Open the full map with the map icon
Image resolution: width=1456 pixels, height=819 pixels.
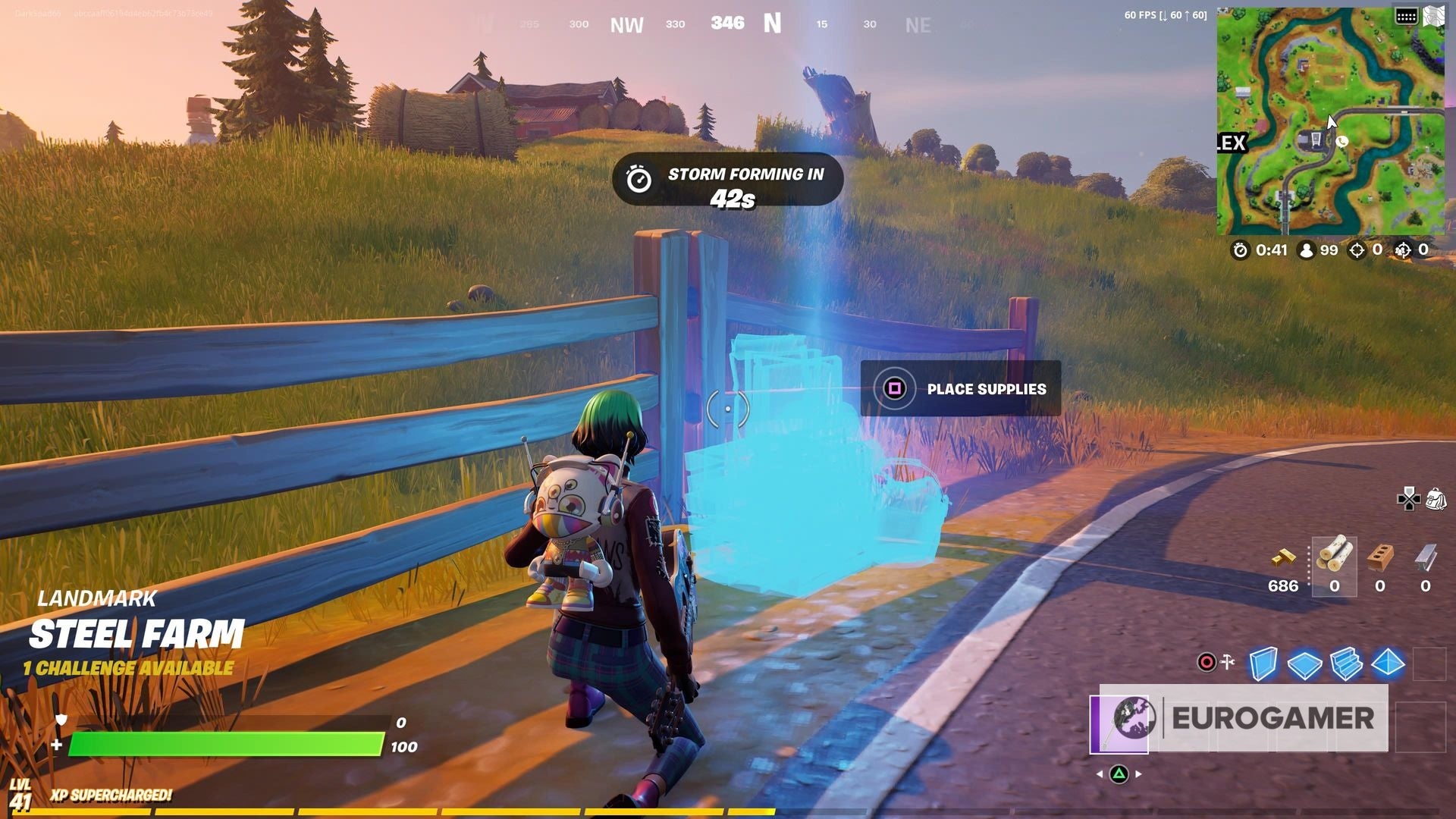pos(1433,14)
